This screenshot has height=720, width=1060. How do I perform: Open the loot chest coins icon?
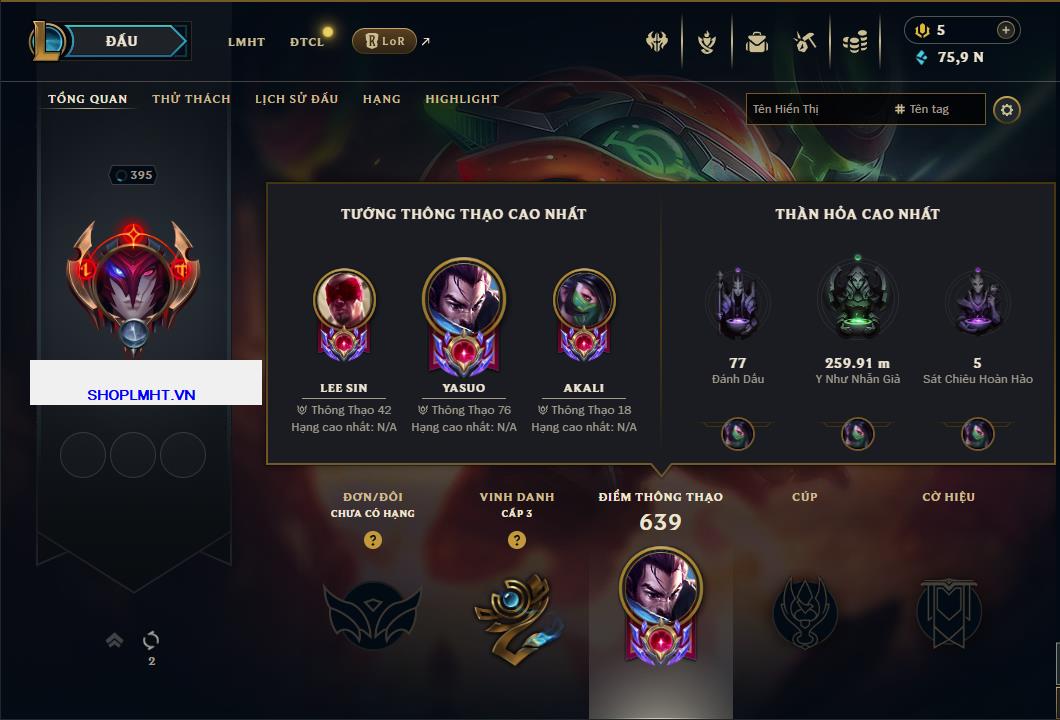854,42
